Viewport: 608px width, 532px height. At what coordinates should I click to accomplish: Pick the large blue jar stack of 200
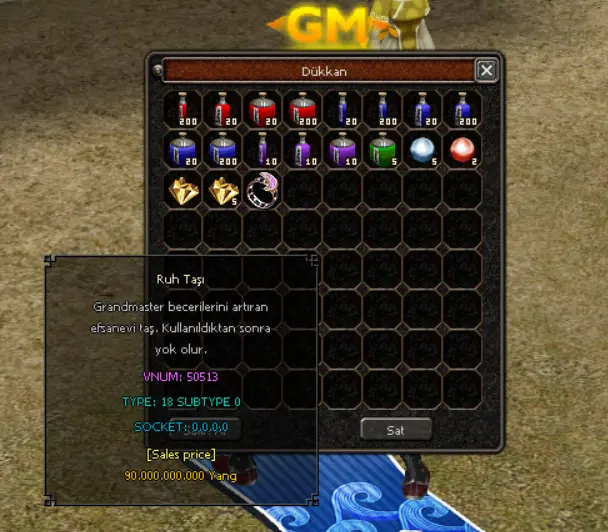coord(222,150)
